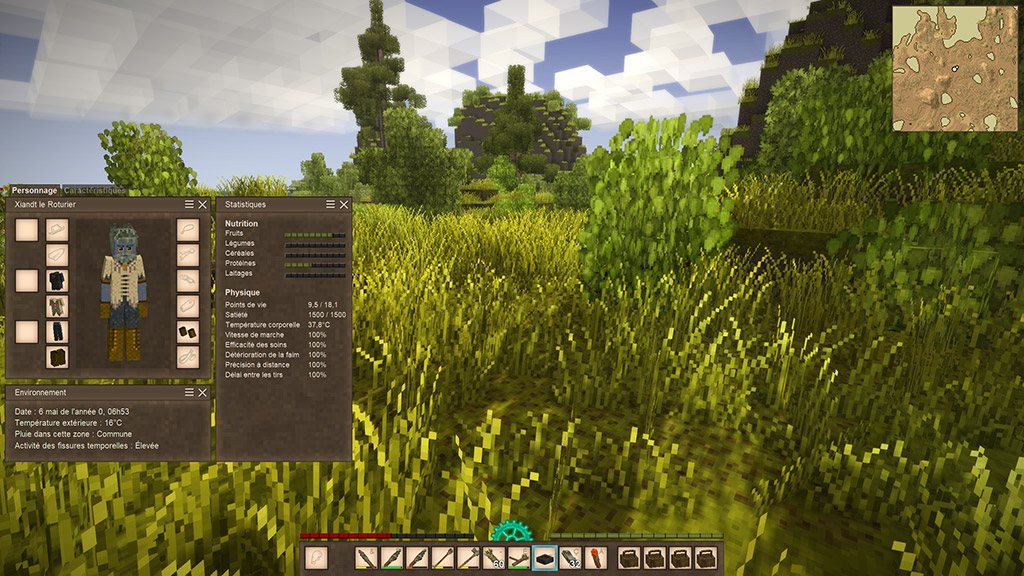
Task: Switch to the Caractéristiques tab
Action: coord(95,190)
